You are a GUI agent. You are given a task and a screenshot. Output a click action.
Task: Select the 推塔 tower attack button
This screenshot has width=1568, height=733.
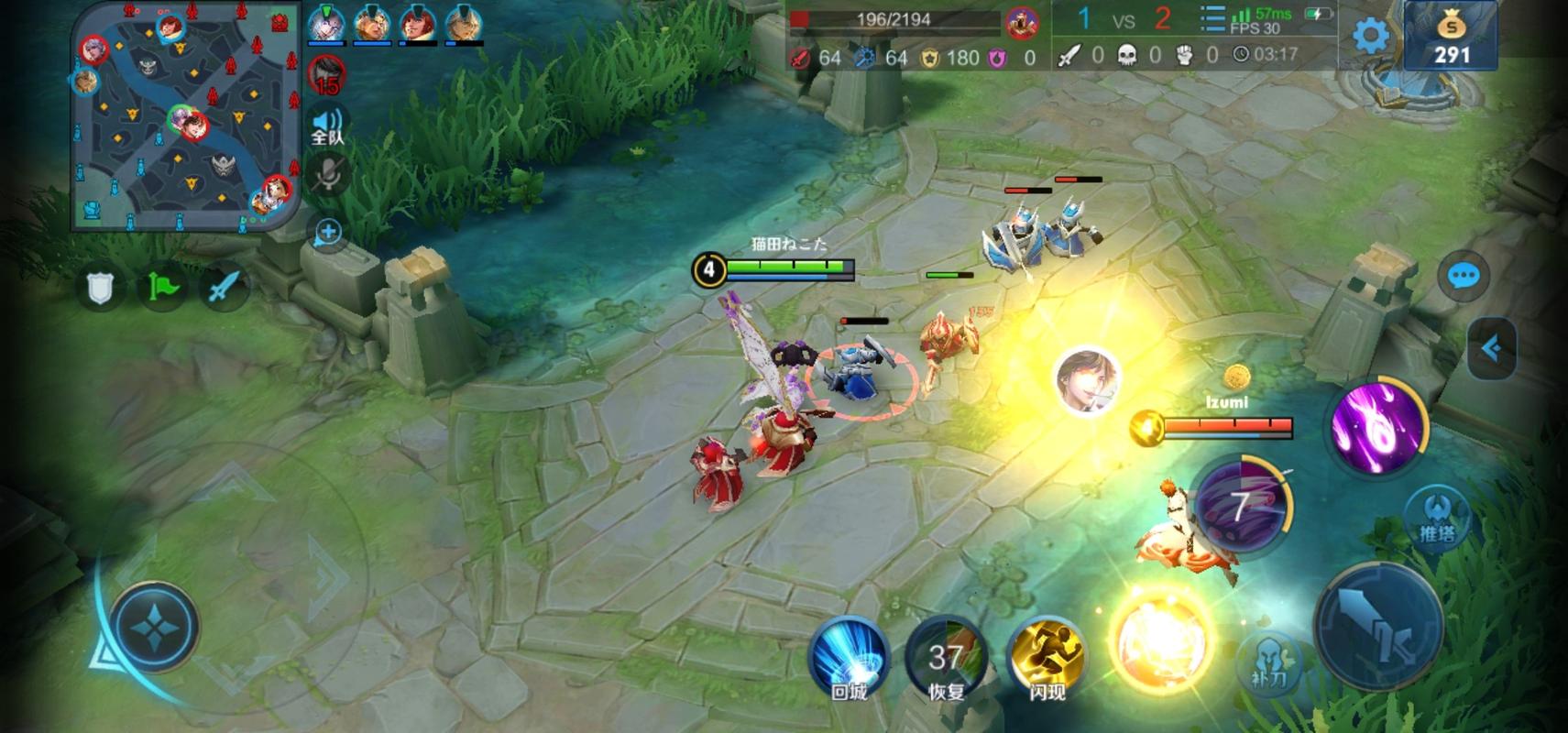[x=1436, y=519]
